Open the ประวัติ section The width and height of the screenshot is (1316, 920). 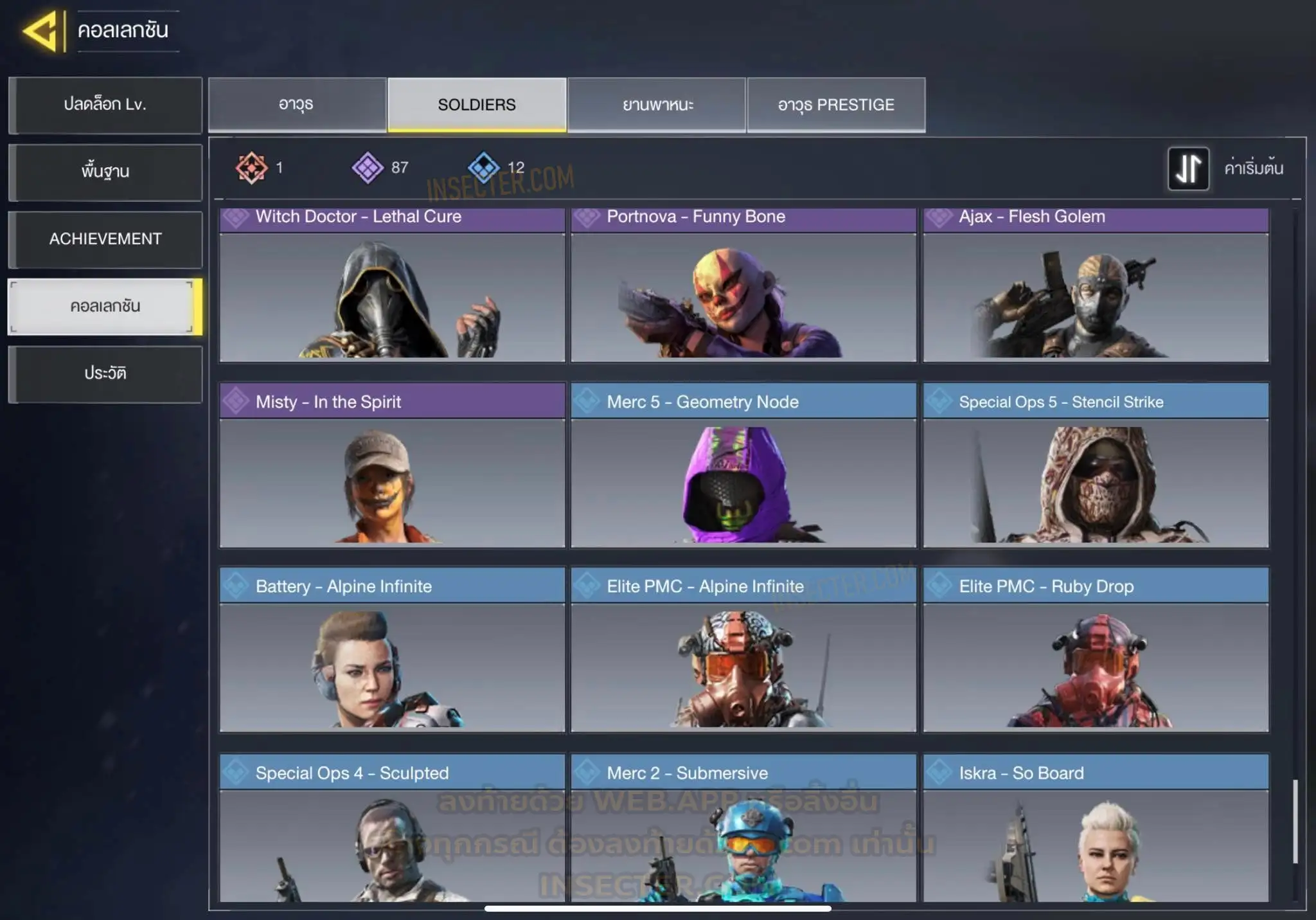click(105, 374)
